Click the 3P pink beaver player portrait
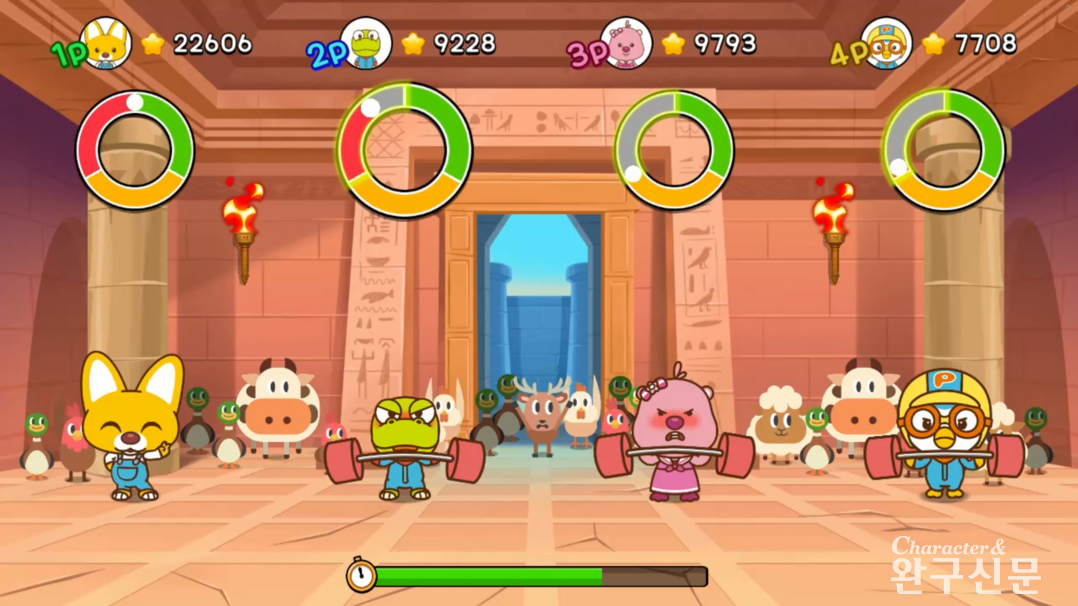The width and height of the screenshot is (1078, 606). coord(627,43)
